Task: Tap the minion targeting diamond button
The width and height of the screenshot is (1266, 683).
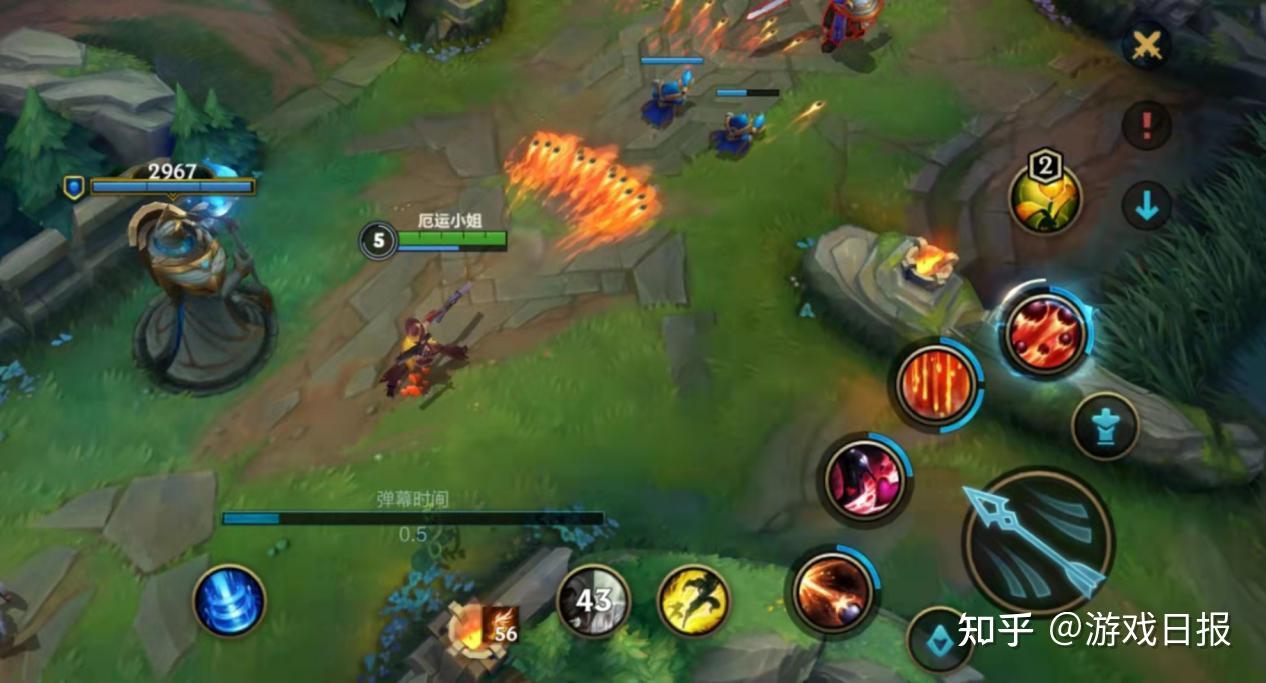Action: [938, 640]
